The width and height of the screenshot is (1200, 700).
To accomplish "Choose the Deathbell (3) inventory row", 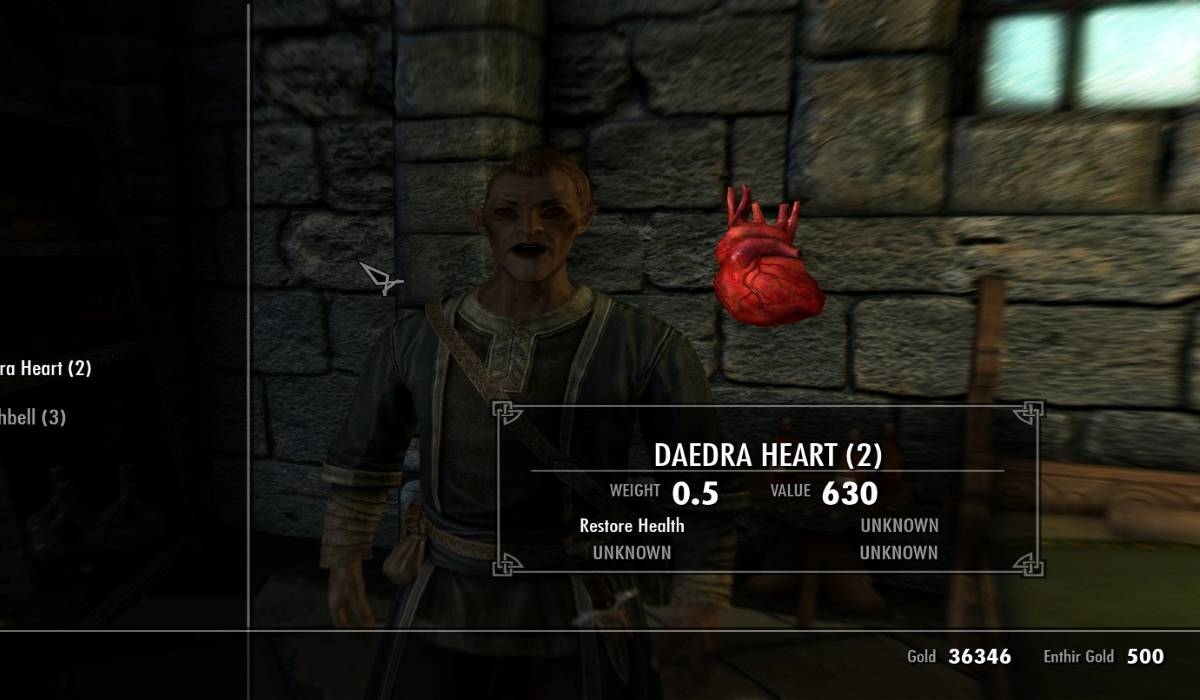I will pyautogui.click(x=33, y=417).
